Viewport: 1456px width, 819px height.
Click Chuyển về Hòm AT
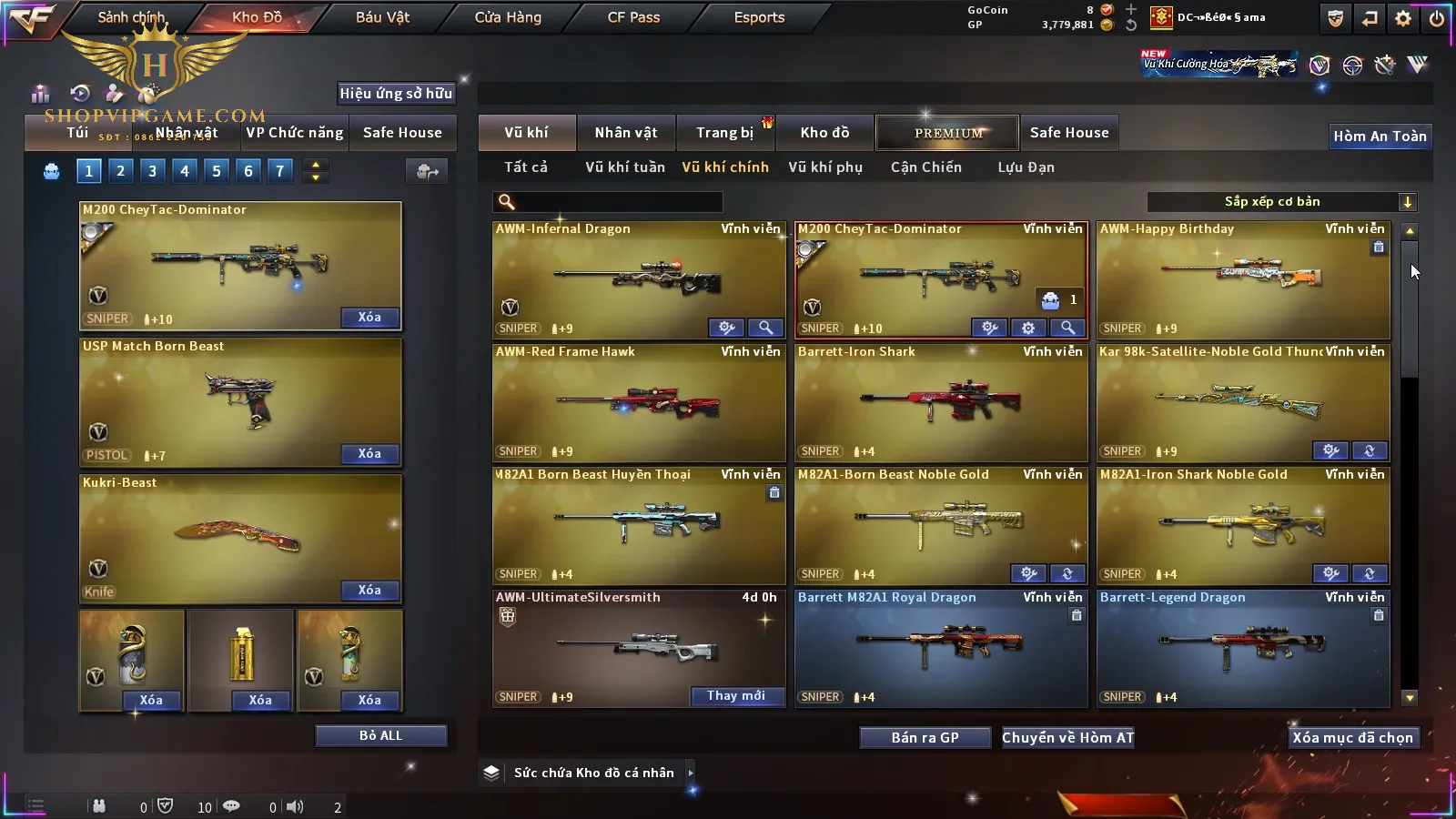[x=1067, y=737]
